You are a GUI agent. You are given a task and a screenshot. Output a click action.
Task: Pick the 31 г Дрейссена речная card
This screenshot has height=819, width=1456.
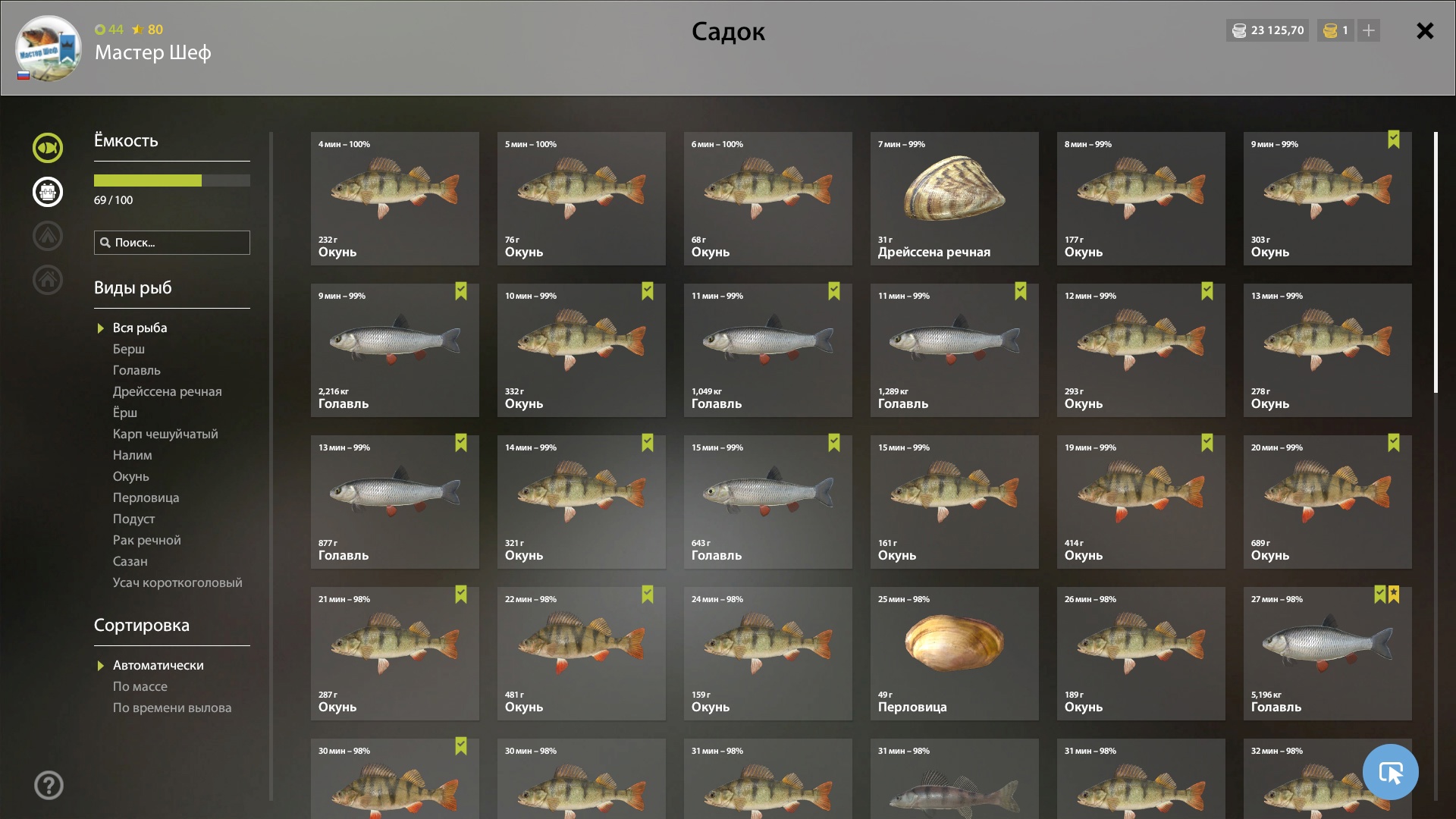point(954,198)
